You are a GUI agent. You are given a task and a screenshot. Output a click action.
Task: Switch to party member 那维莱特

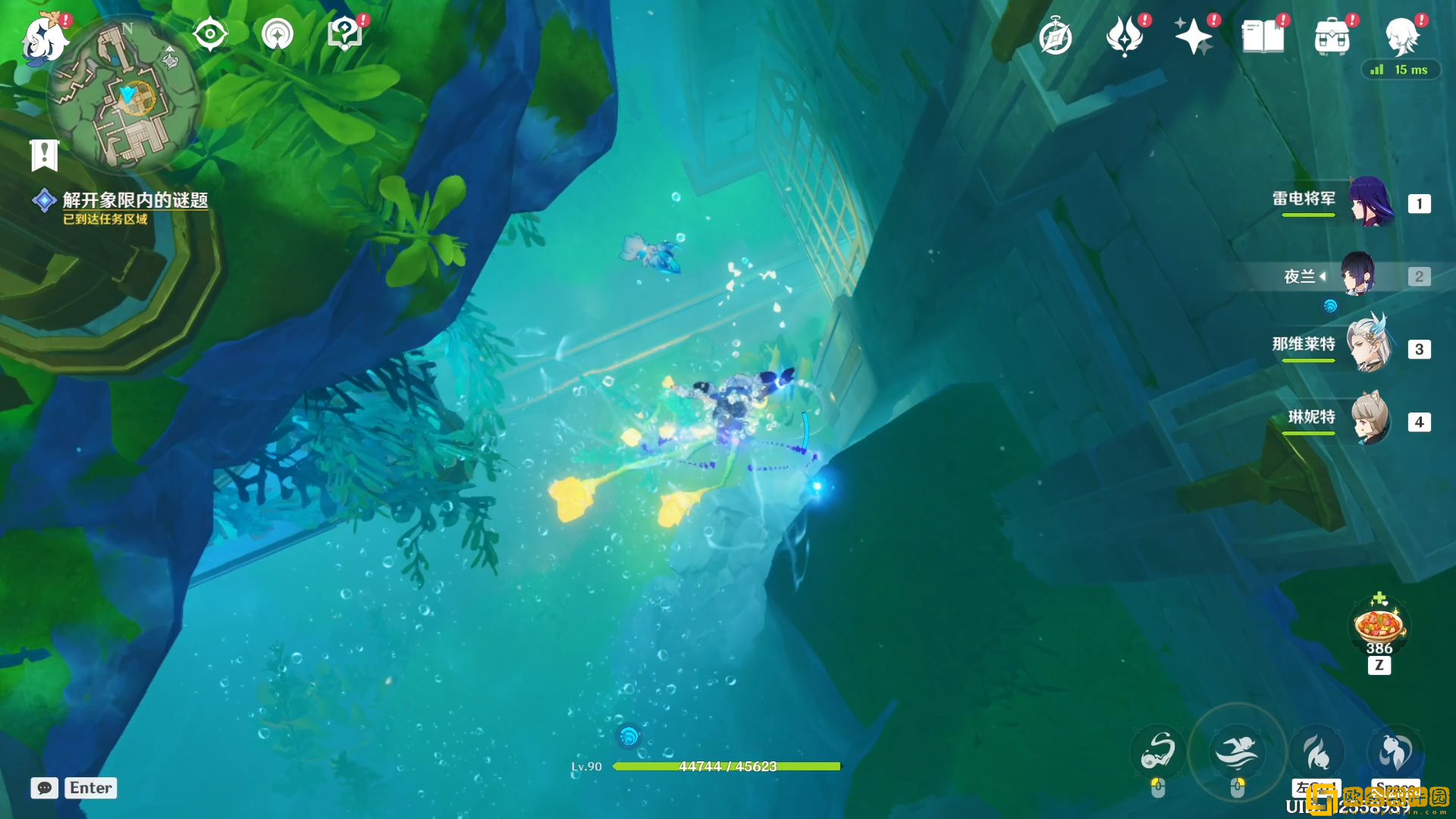pyautogui.click(x=1371, y=348)
